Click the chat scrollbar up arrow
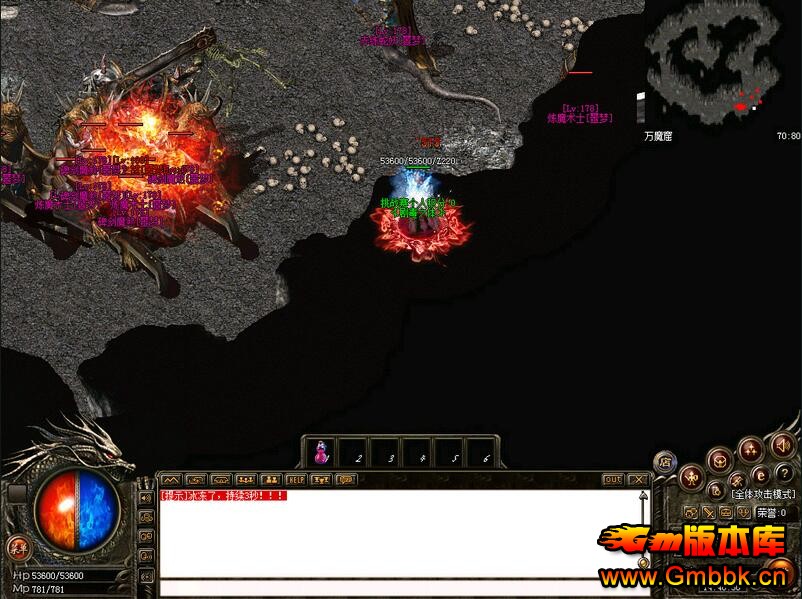802x599 pixels. click(x=641, y=494)
